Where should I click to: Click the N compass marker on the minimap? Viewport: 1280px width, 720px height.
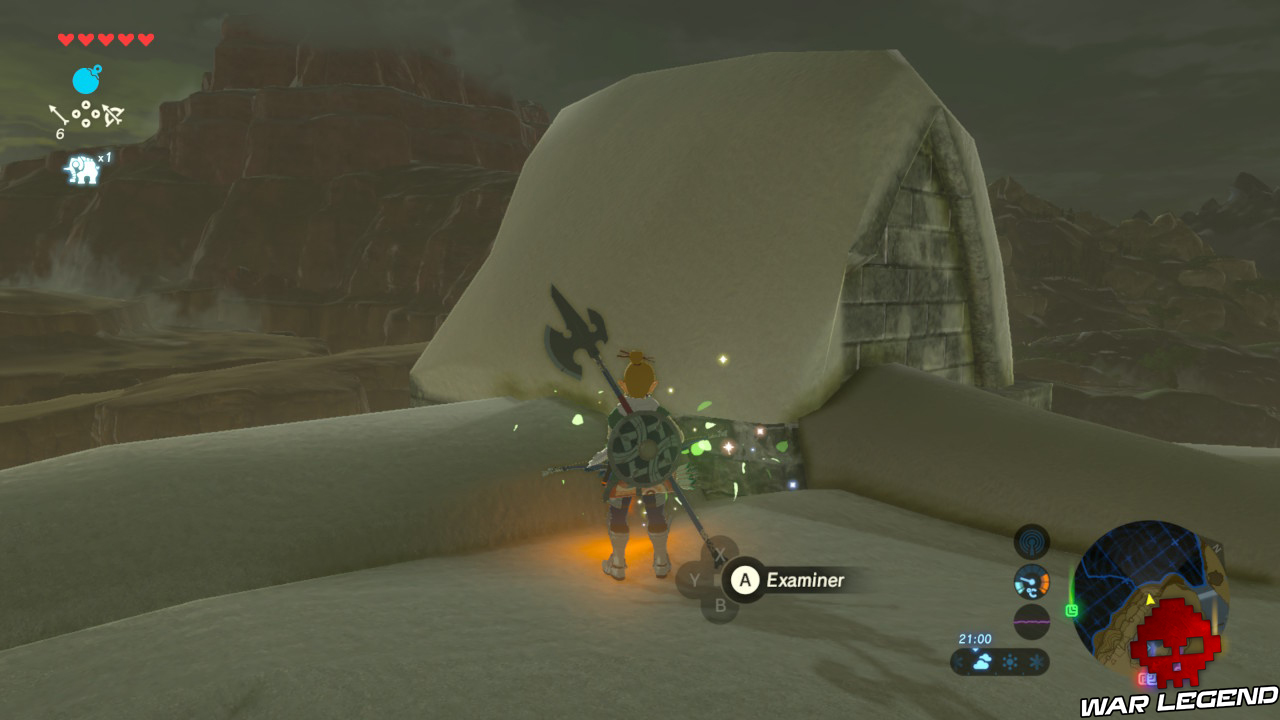click(x=1216, y=549)
